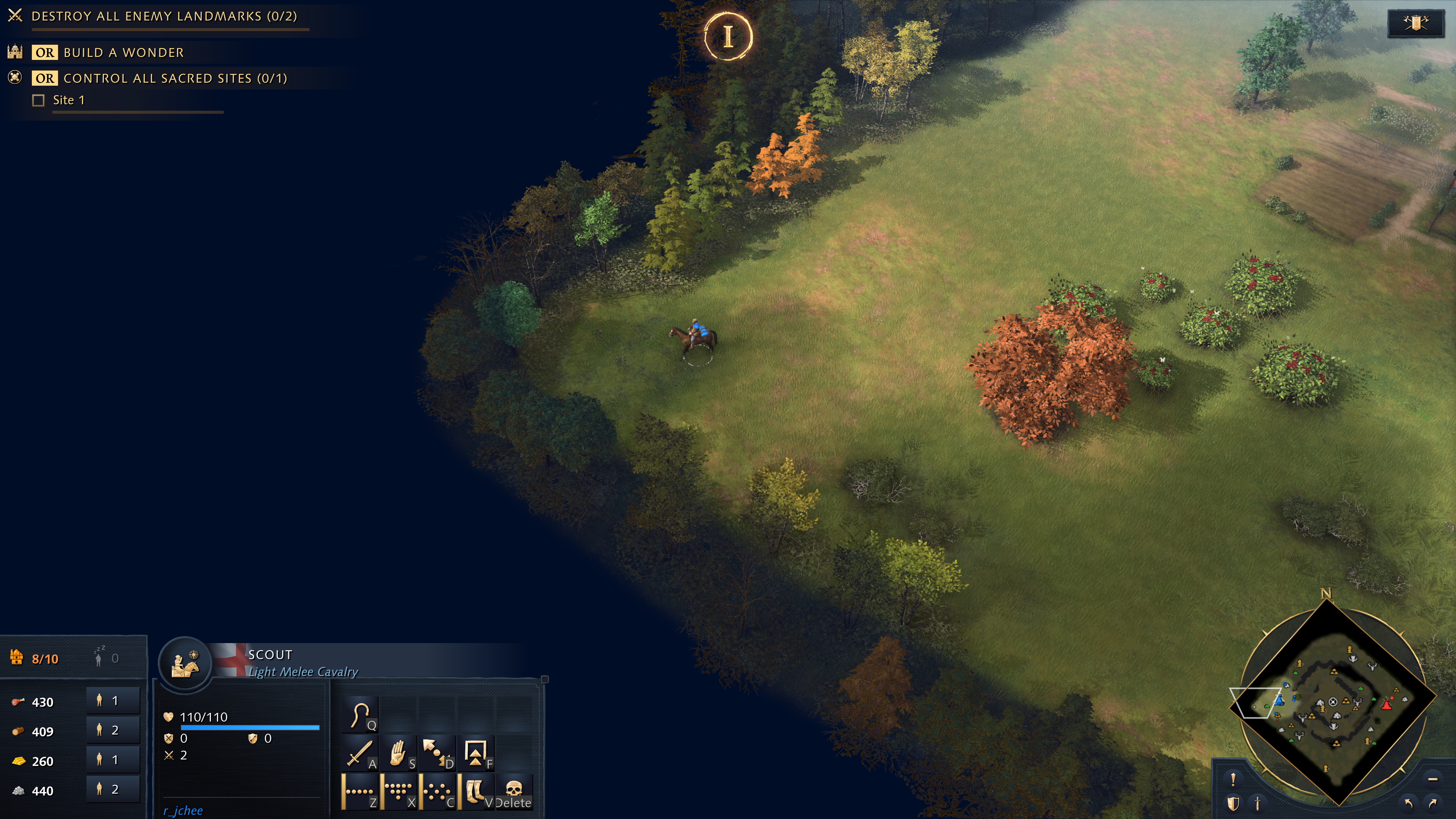Click the garrison command icon

[475, 753]
